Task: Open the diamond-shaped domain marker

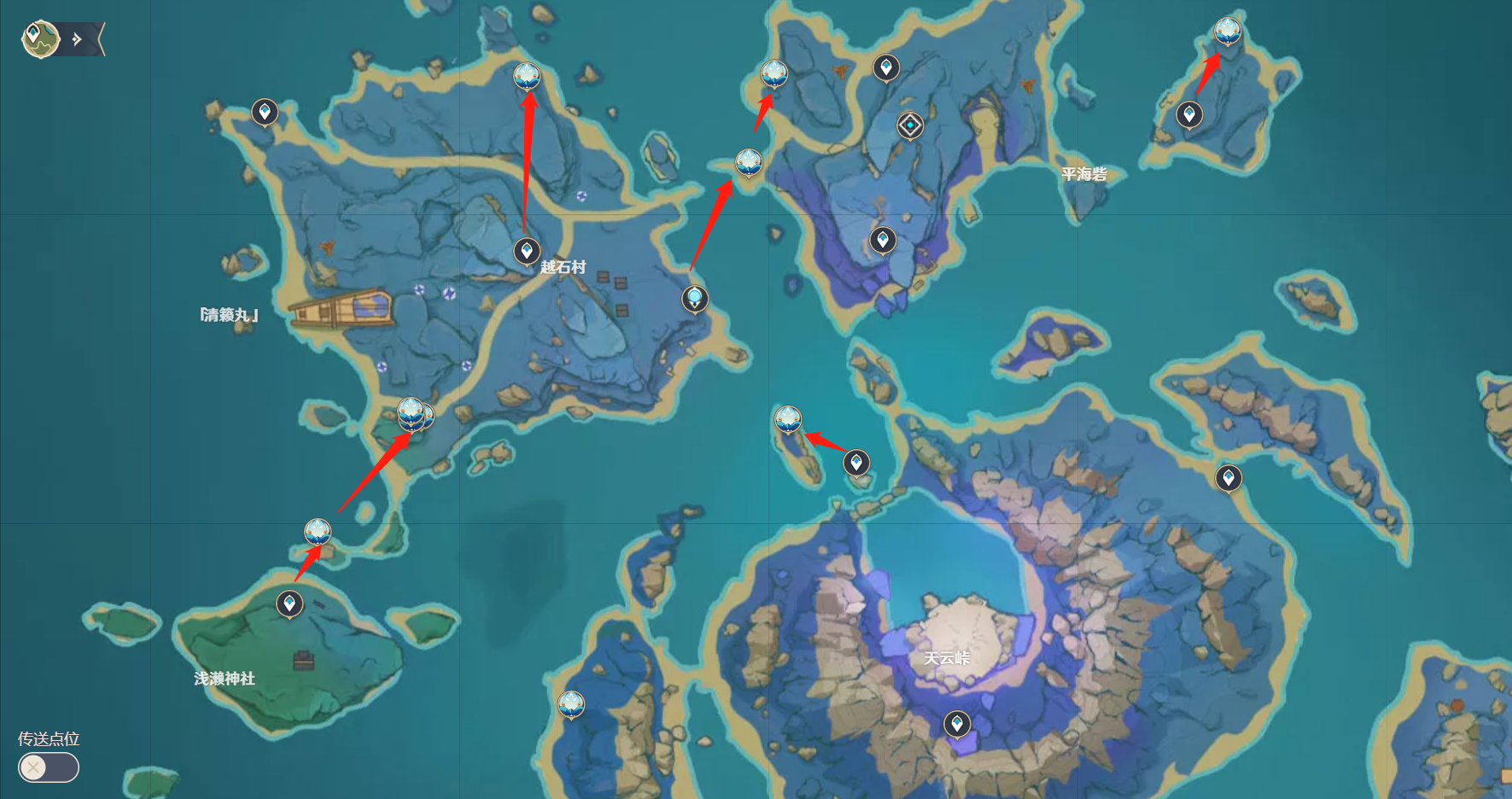Action: coord(910,125)
